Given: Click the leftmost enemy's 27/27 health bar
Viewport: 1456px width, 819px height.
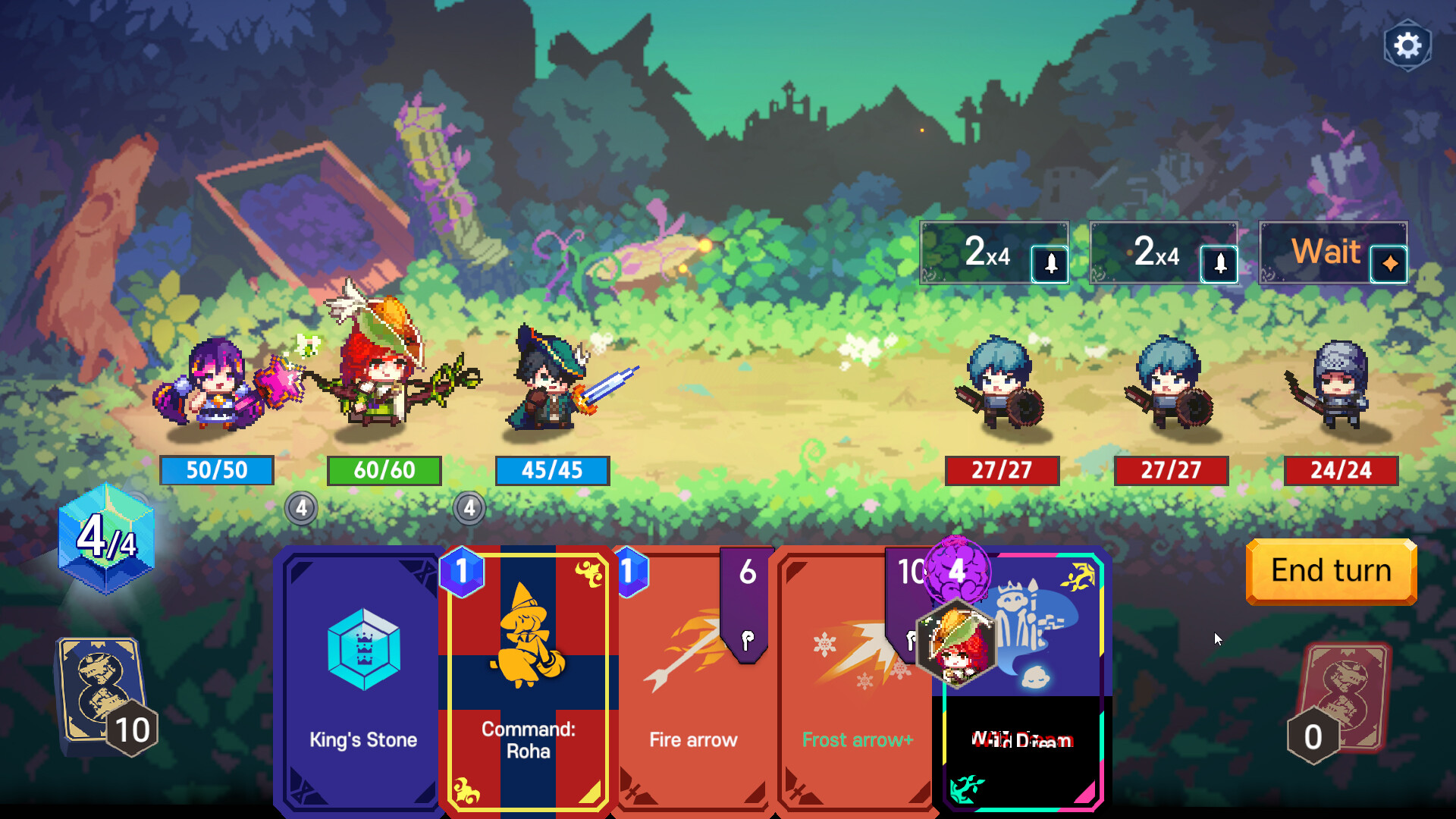Looking at the screenshot, I should pos(1002,471).
